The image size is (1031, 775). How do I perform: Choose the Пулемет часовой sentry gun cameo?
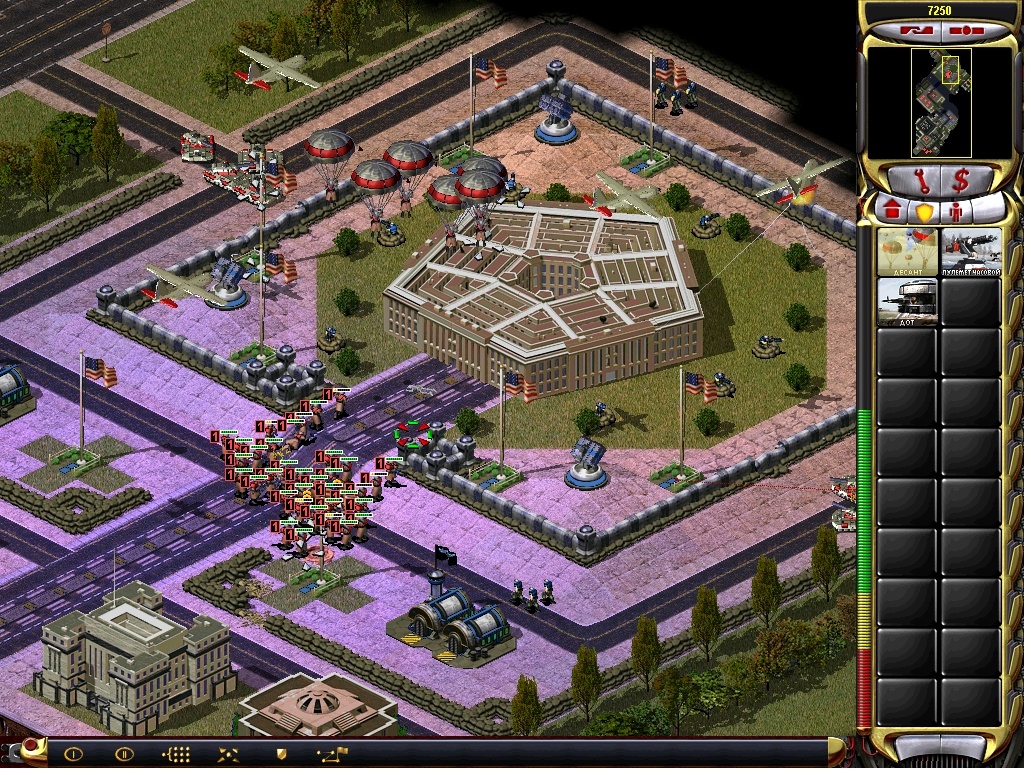click(x=970, y=252)
